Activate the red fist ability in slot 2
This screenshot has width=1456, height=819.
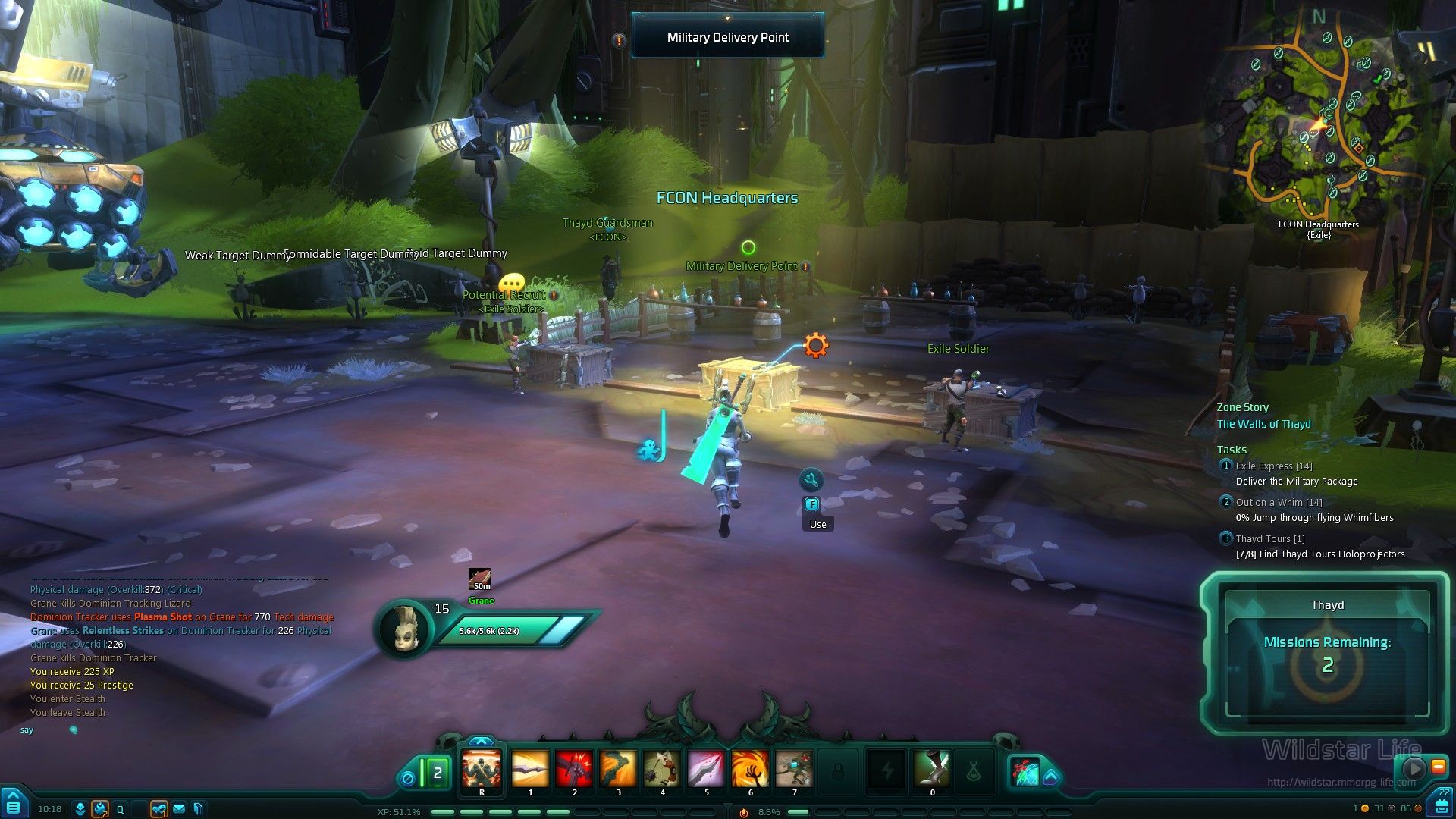574,769
